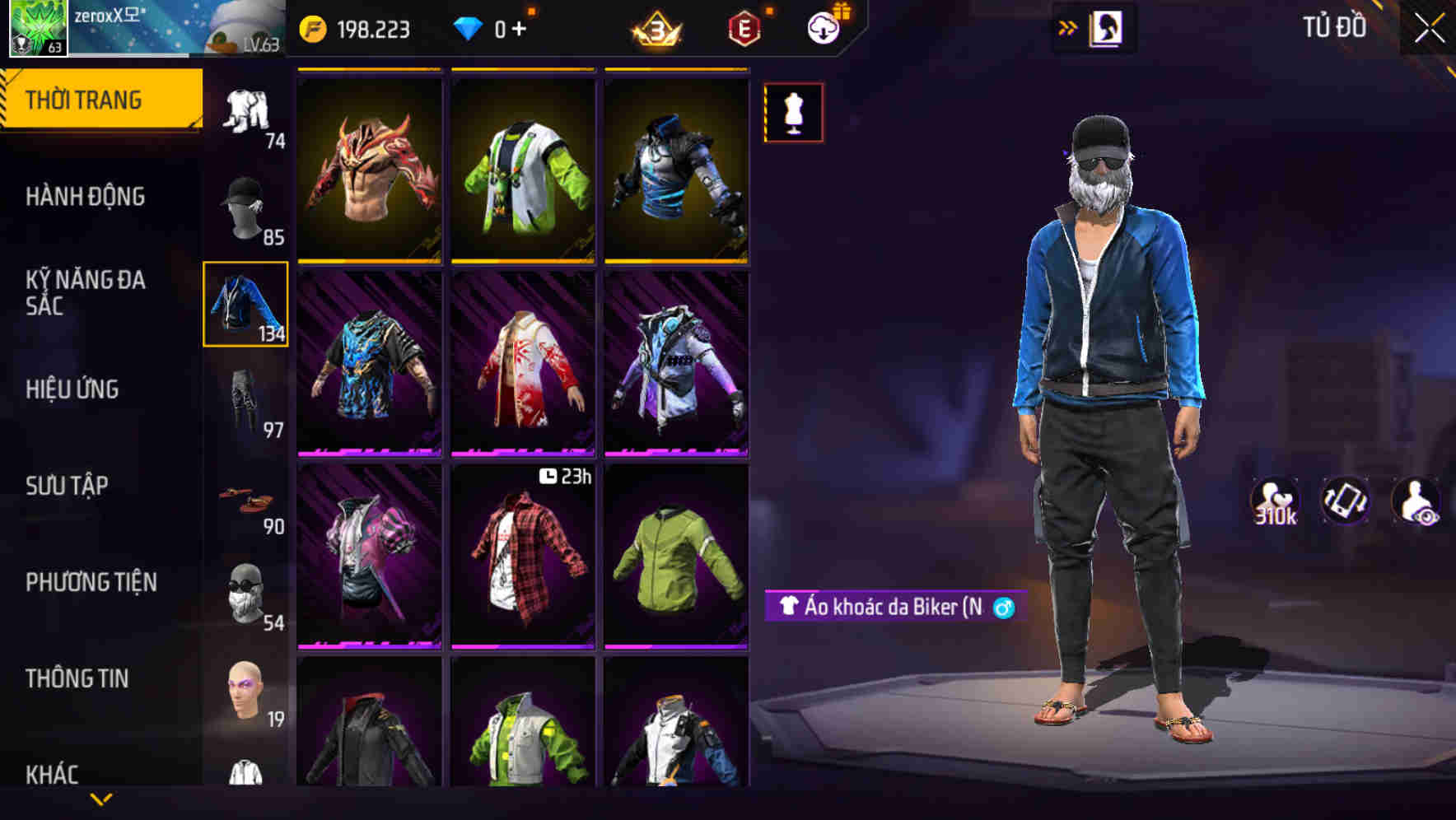This screenshot has width=1456, height=820.
Task: Select the mask category icon showing 54
Action: coord(245,593)
